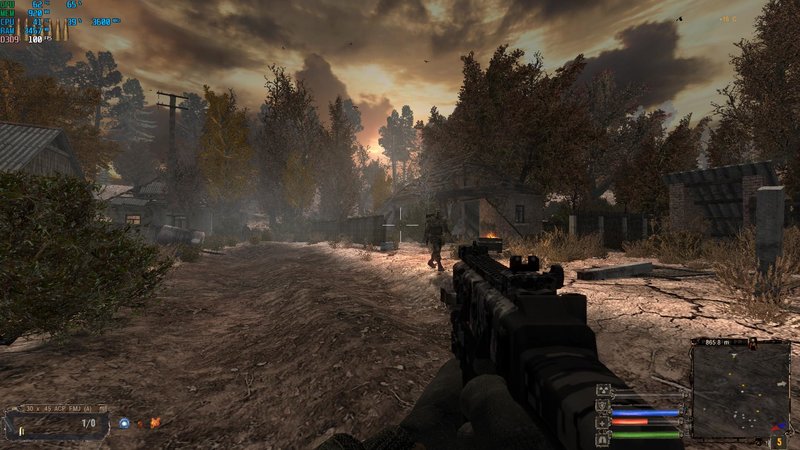The image size is (800, 450).
Task: Click the minimap in the corner
Action: click(741, 390)
